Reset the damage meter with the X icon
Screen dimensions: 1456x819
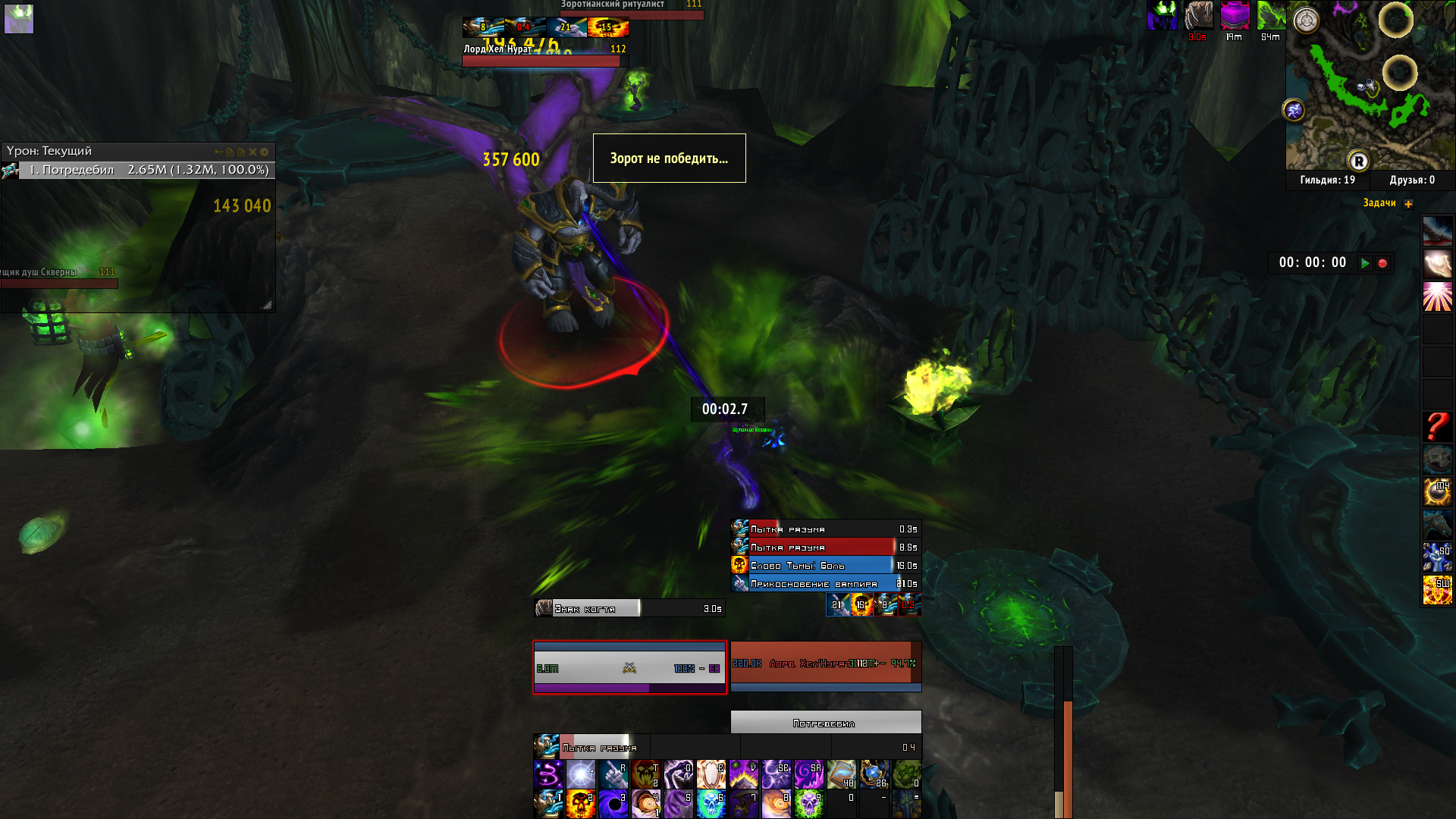click(253, 152)
